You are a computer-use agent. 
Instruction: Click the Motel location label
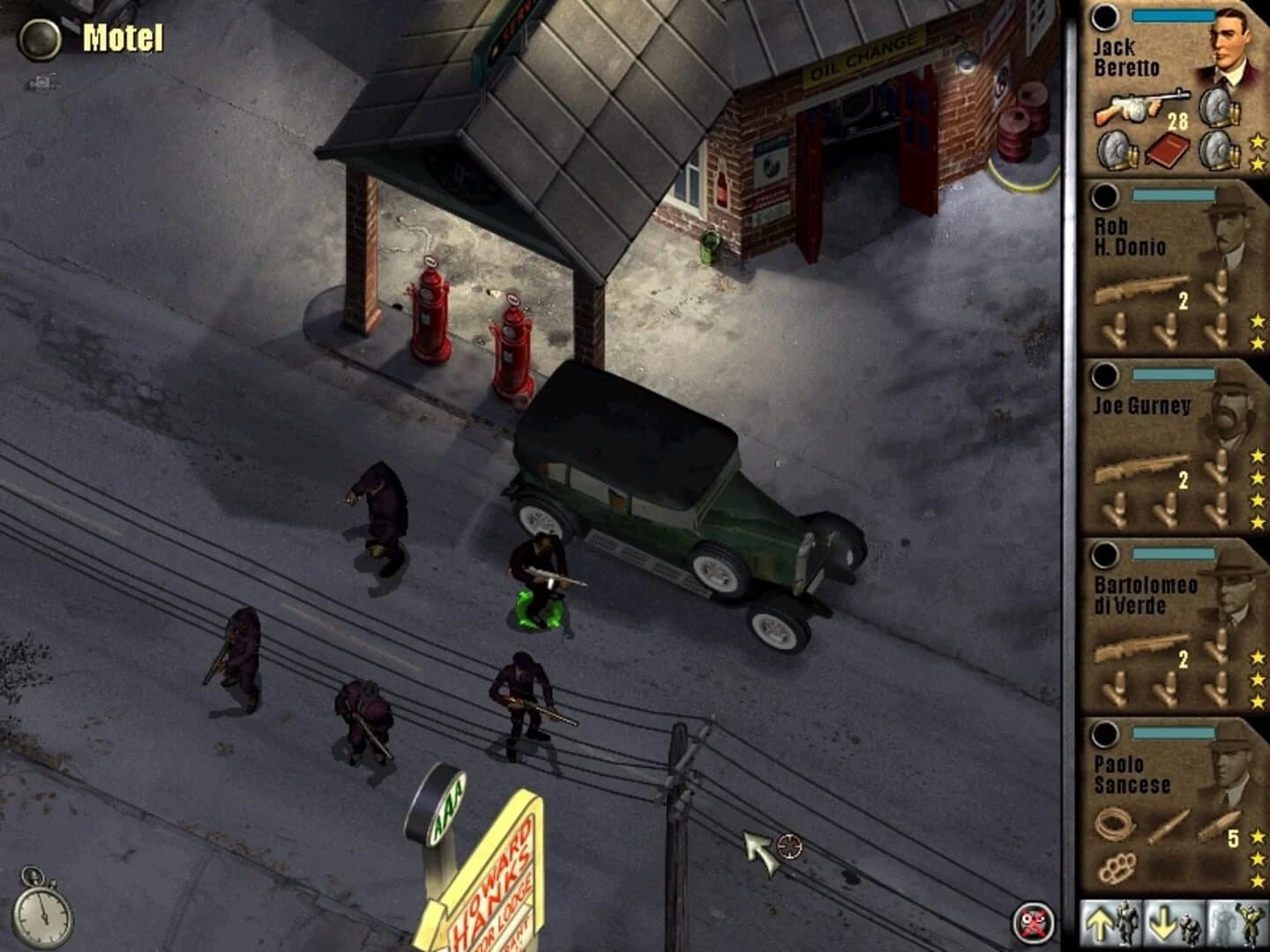pos(122,37)
